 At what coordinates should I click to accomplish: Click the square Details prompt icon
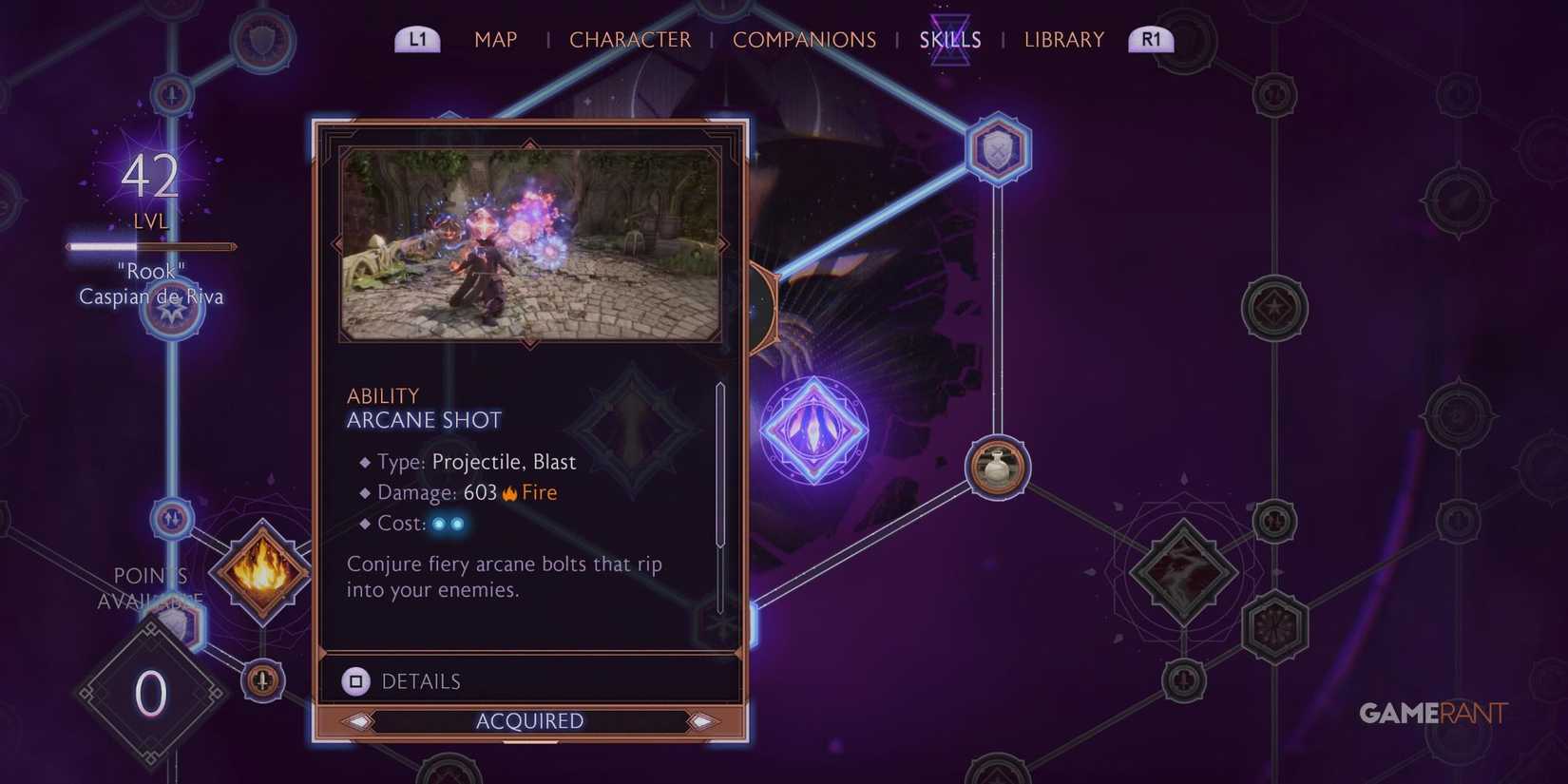pos(355,680)
